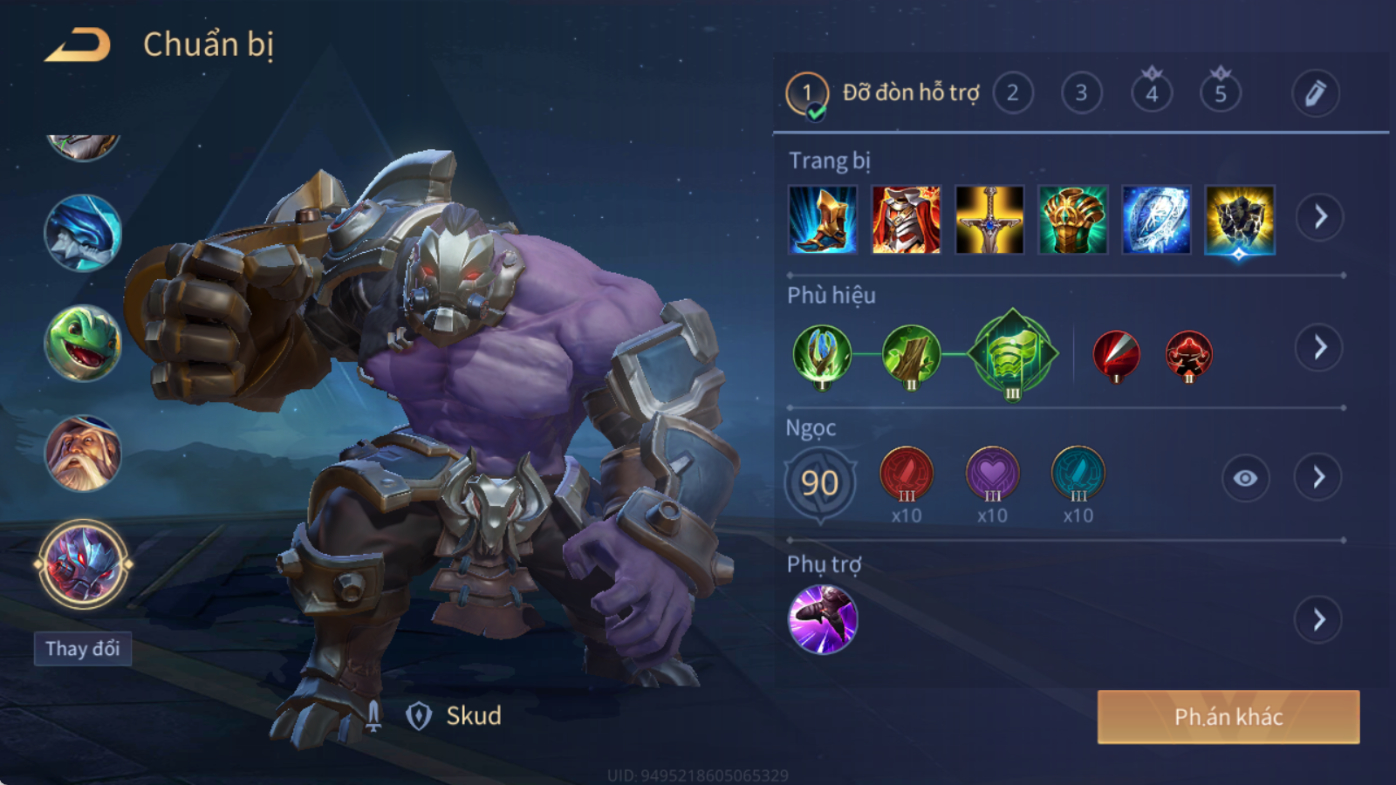Select the purple heart gem

992,474
